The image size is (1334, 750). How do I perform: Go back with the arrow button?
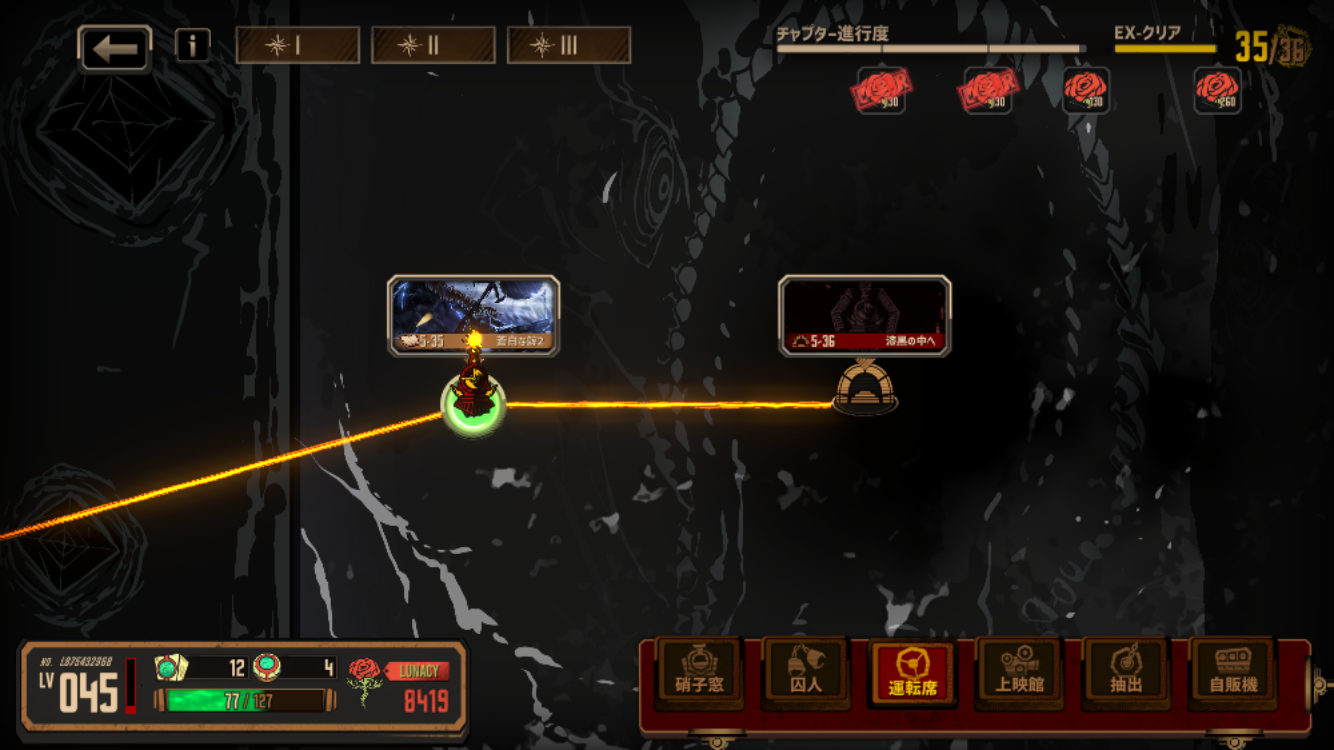(x=115, y=49)
